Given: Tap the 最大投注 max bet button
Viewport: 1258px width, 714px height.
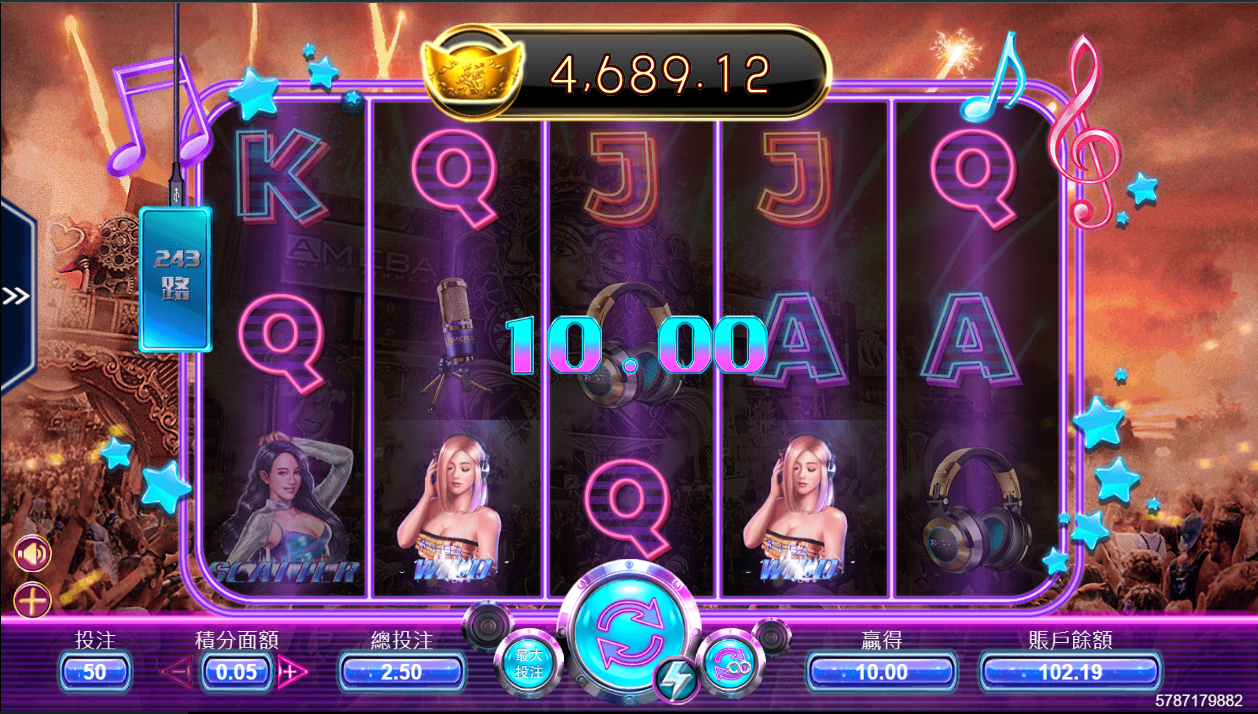Looking at the screenshot, I should (528, 663).
